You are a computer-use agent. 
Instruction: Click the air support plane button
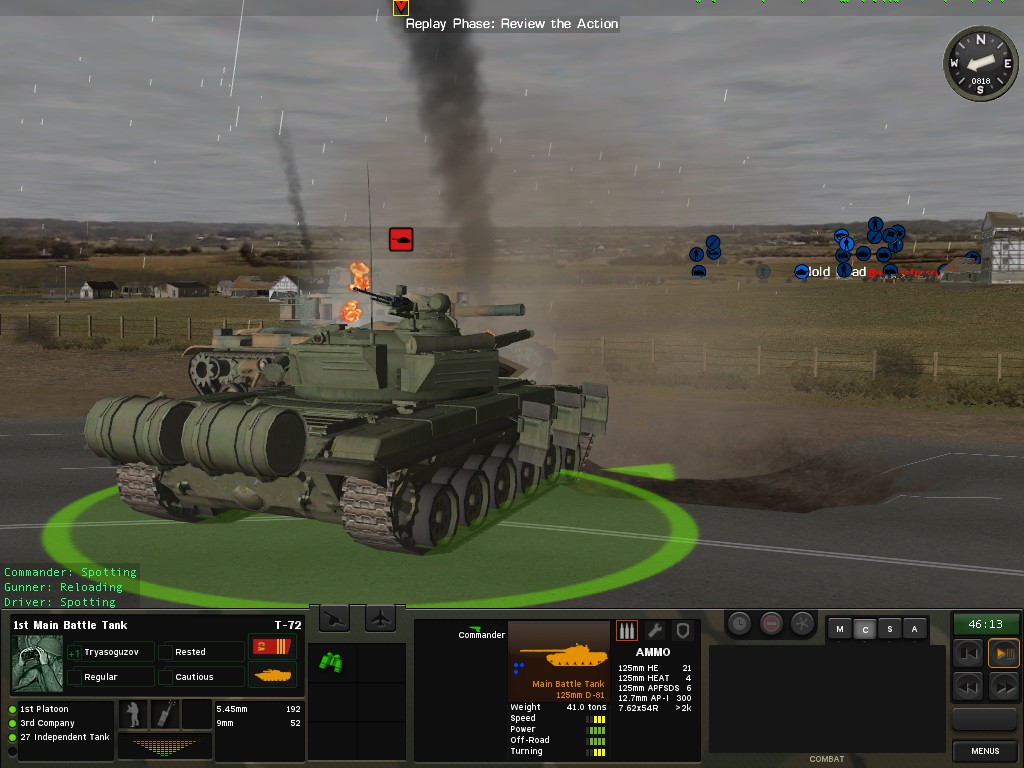[x=381, y=620]
